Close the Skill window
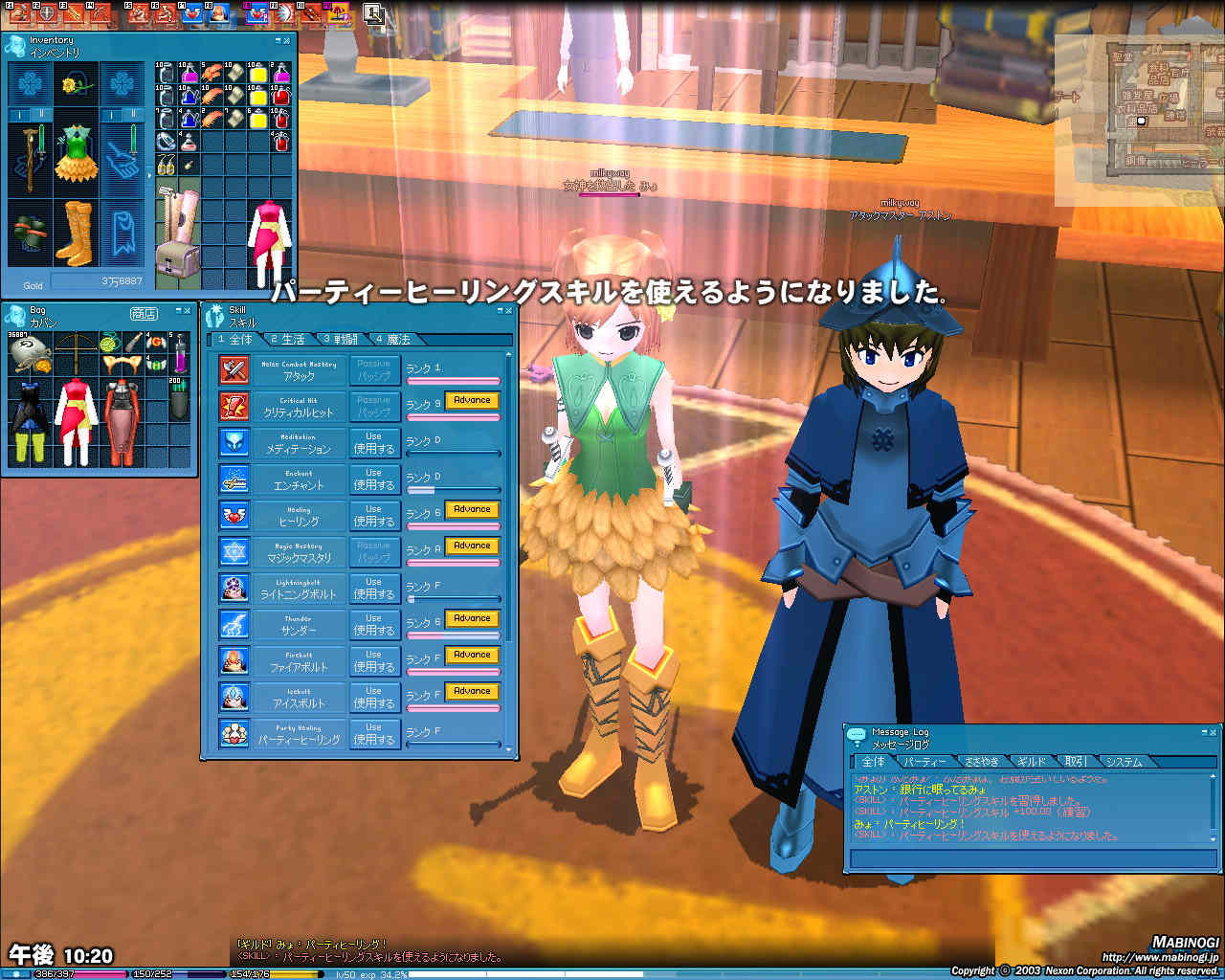 tap(509, 311)
